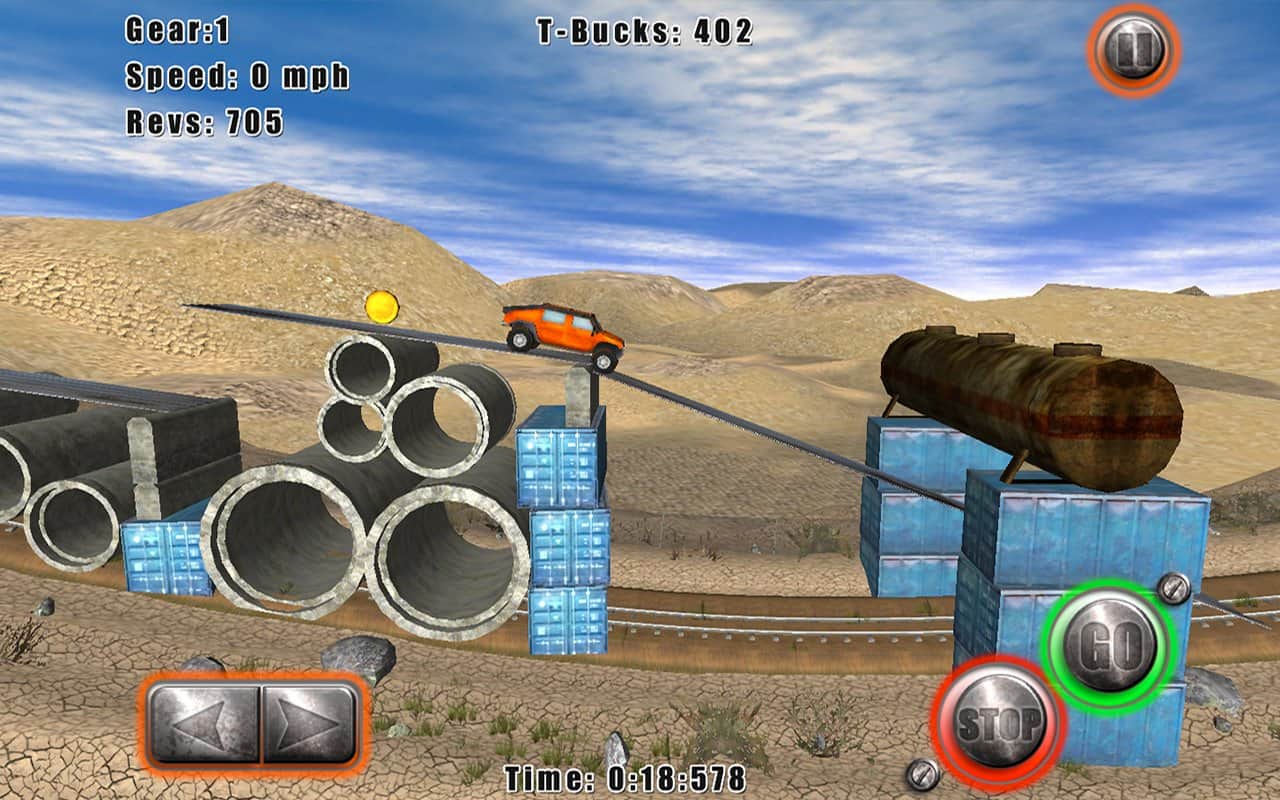This screenshot has height=800, width=1280.
Task: Tilt the truck with the left arrow
Action: (x=204, y=724)
